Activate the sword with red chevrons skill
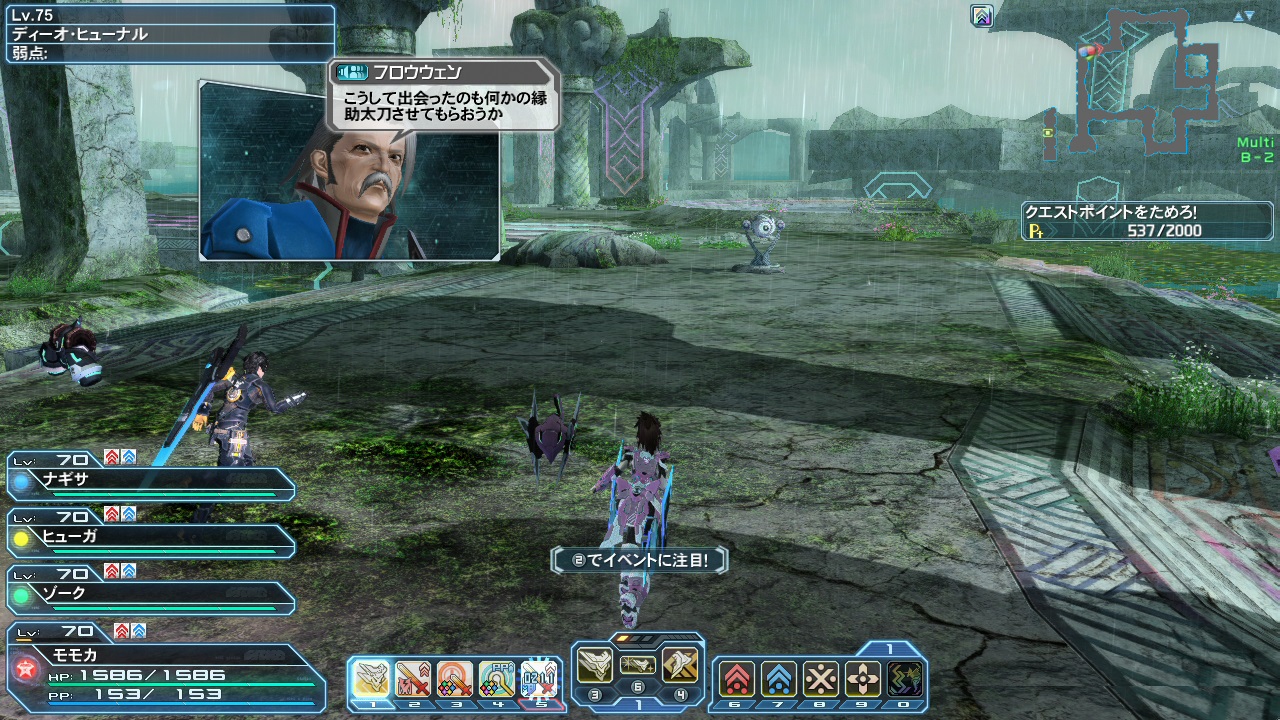The image size is (1280, 720). click(x=413, y=679)
